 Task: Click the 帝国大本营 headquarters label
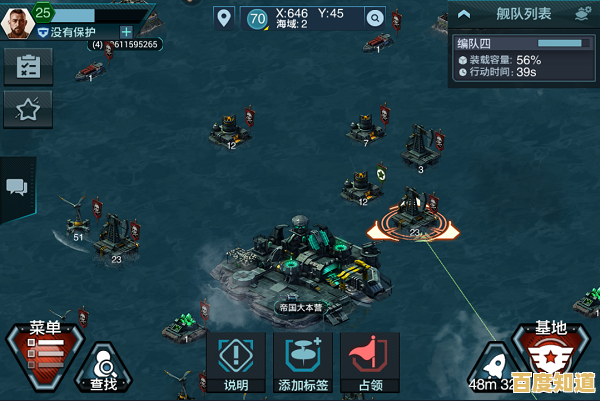[300, 307]
